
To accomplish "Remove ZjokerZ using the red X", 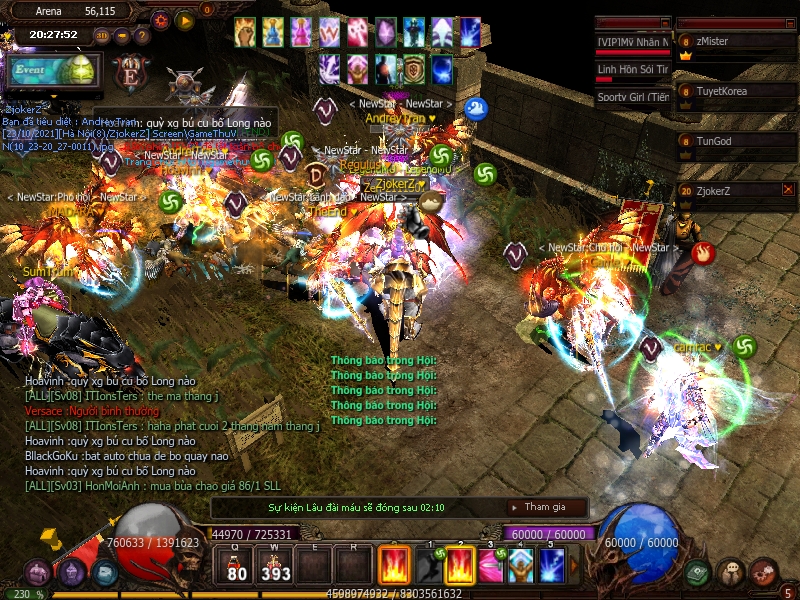I will click(x=788, y=188).
